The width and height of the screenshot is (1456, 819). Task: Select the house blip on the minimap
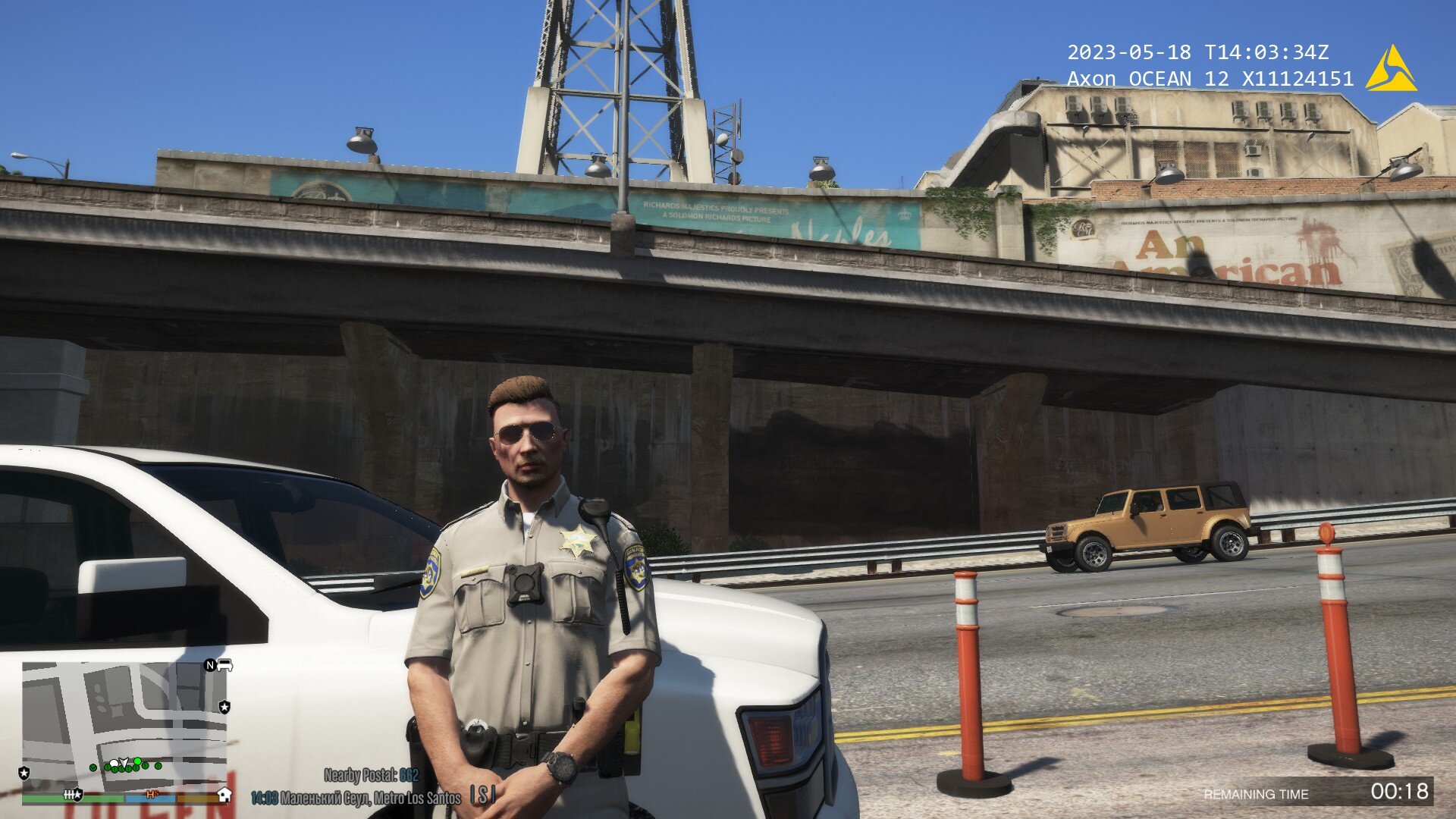[224, 794]
